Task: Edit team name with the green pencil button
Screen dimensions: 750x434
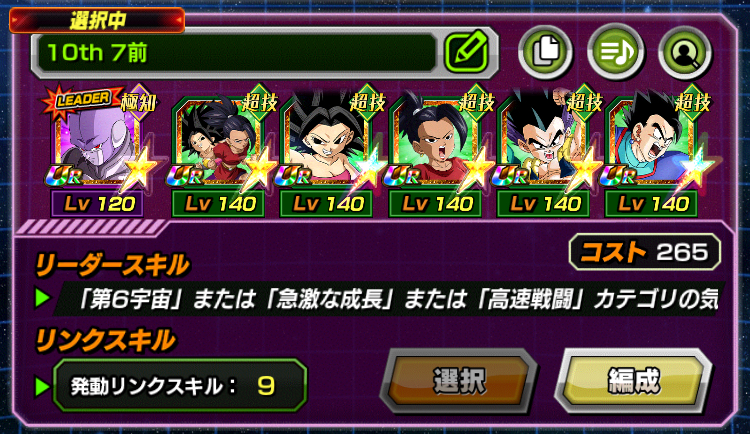Action: coord(464,50)
